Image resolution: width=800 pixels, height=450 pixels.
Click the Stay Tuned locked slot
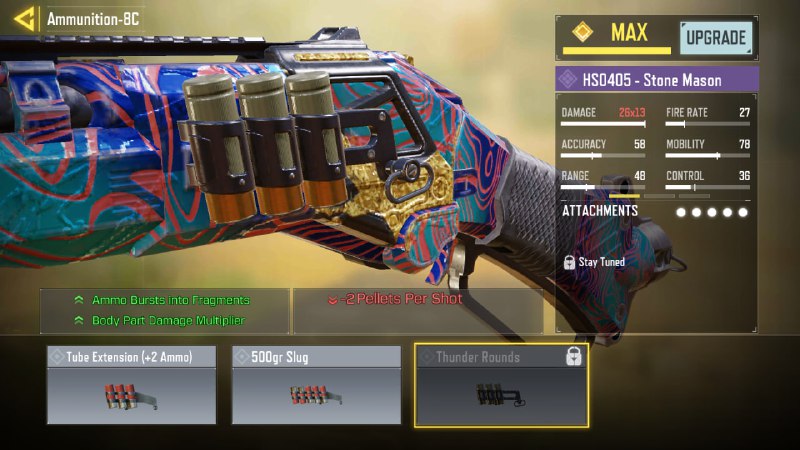596,262
